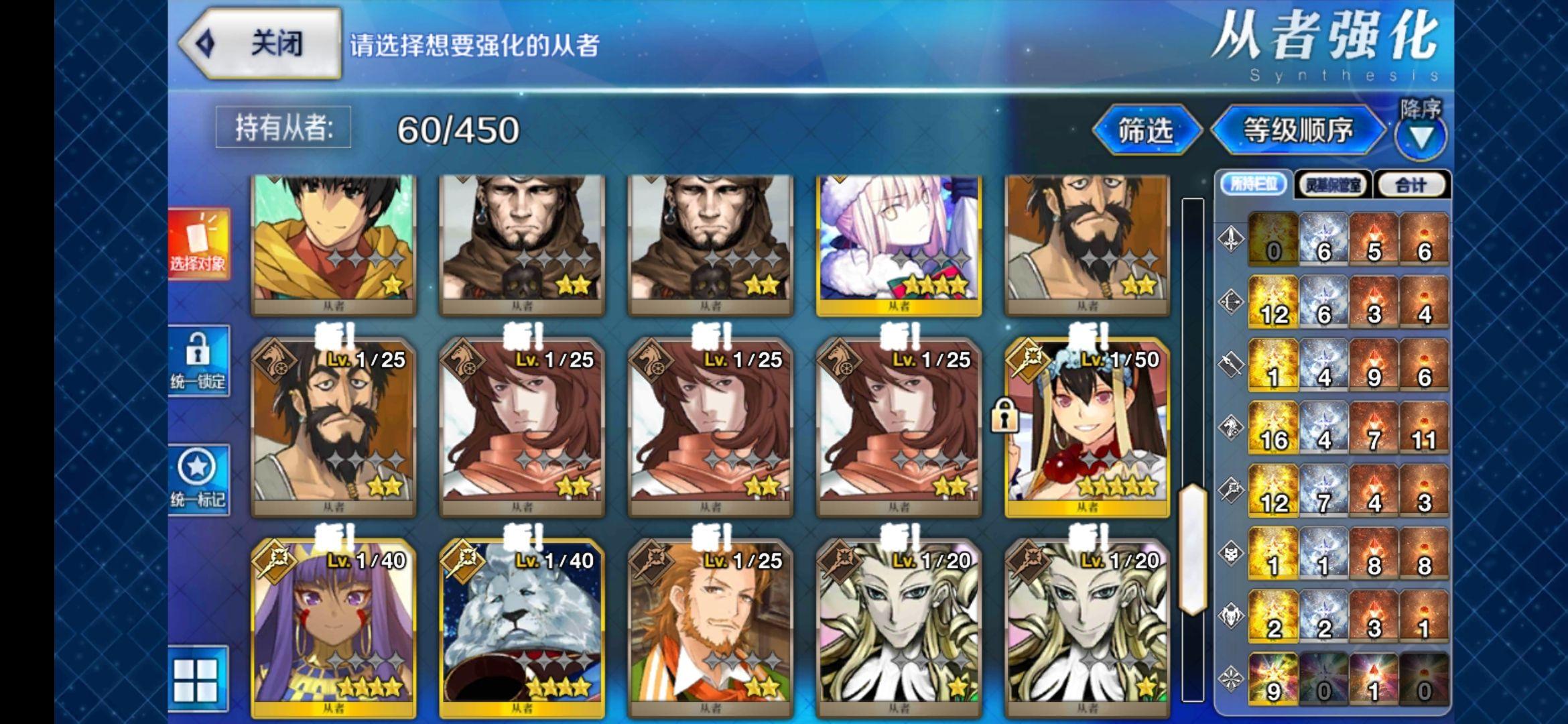Click the 统一锁定 bulk lock button
Image resolution: width=1568 pixels, height=724 pixels.
pos(198,361)
